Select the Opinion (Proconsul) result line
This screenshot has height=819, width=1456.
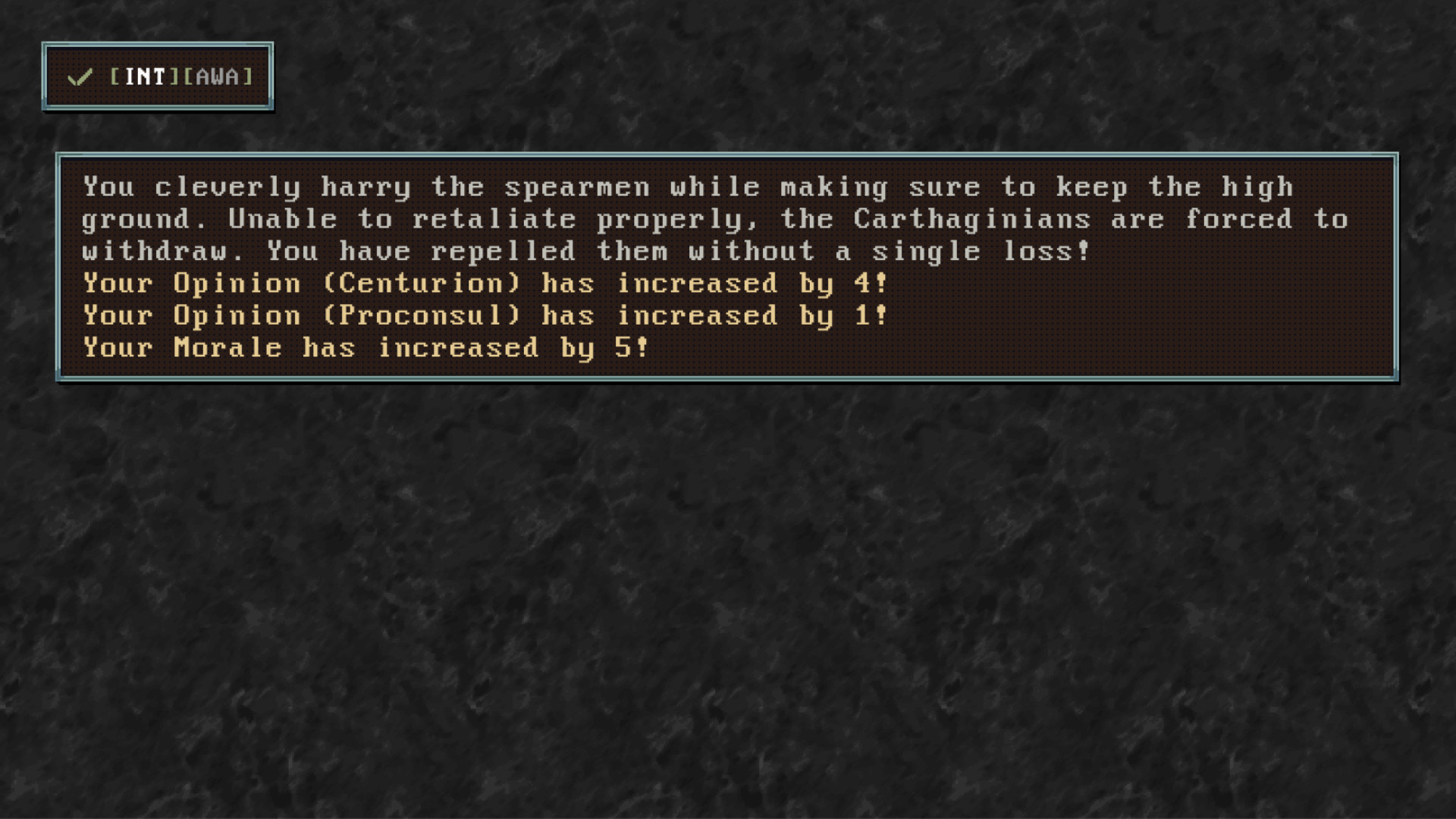point(482,315)
